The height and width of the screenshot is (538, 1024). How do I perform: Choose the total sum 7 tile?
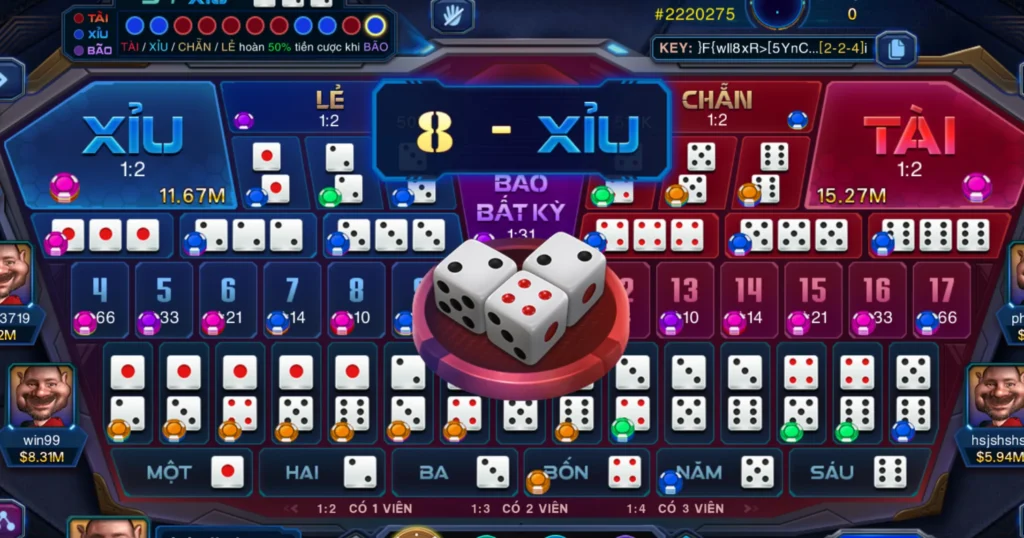click(x=292, y=298)
